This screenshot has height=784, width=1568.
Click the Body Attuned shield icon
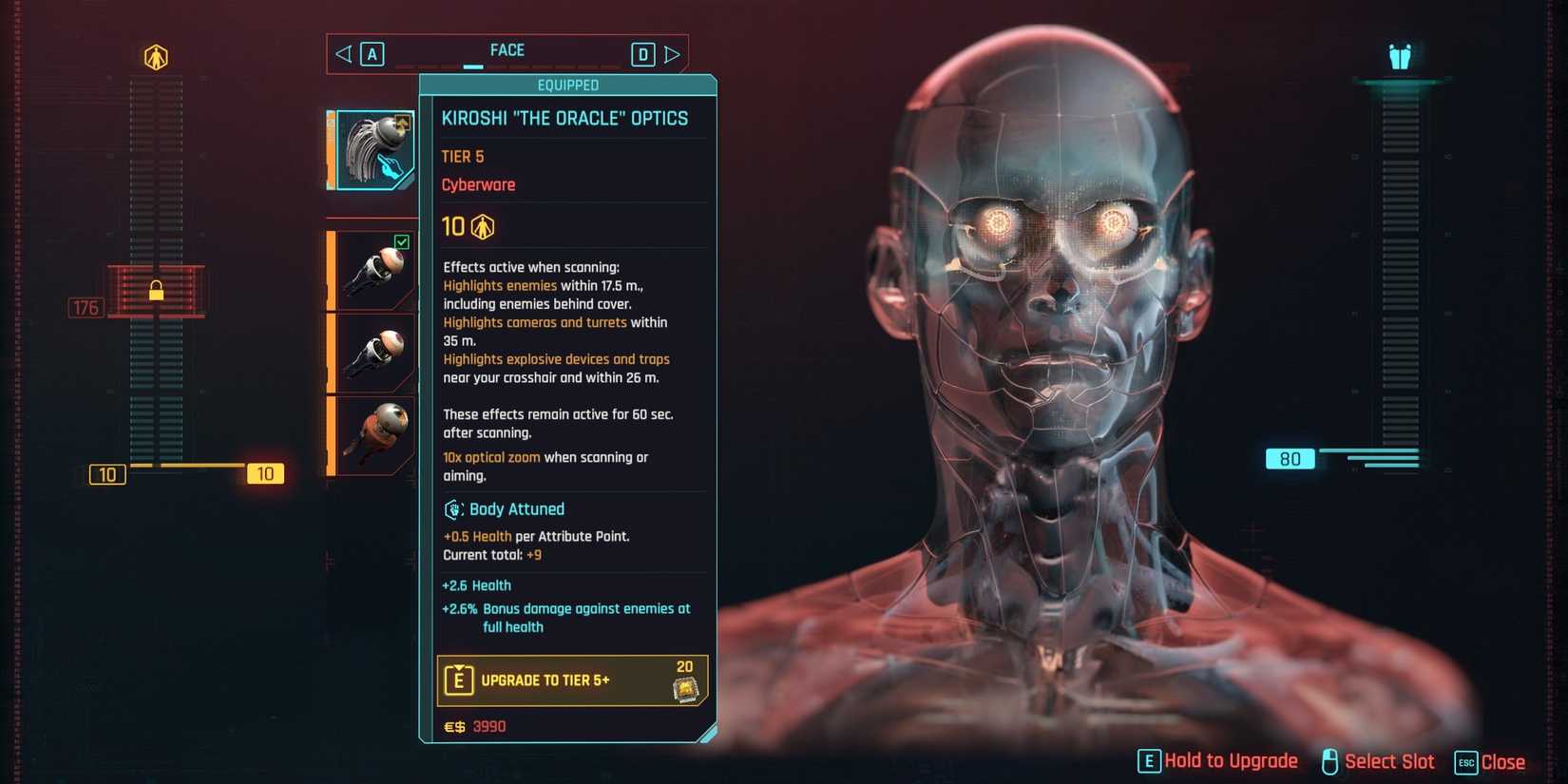[x=450, y=509]
